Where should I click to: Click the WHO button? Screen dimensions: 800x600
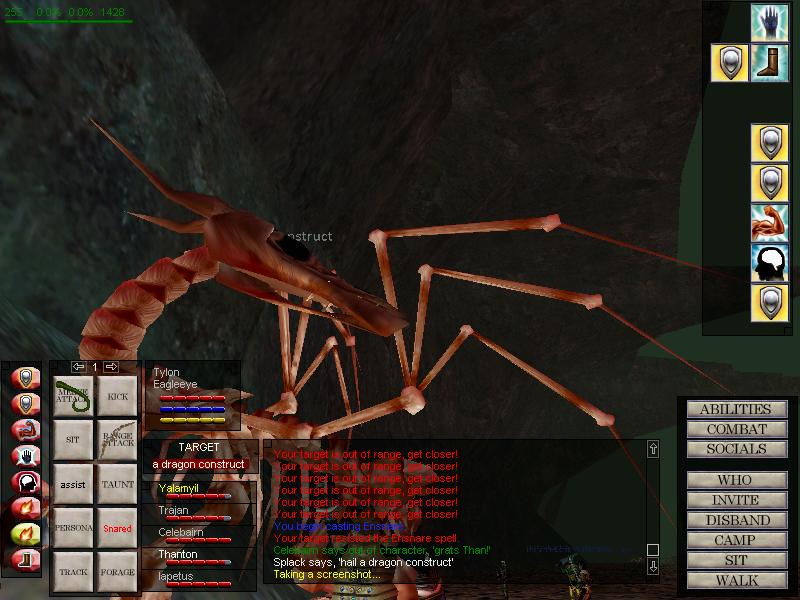pyautogui.click(x=735, y=480)
